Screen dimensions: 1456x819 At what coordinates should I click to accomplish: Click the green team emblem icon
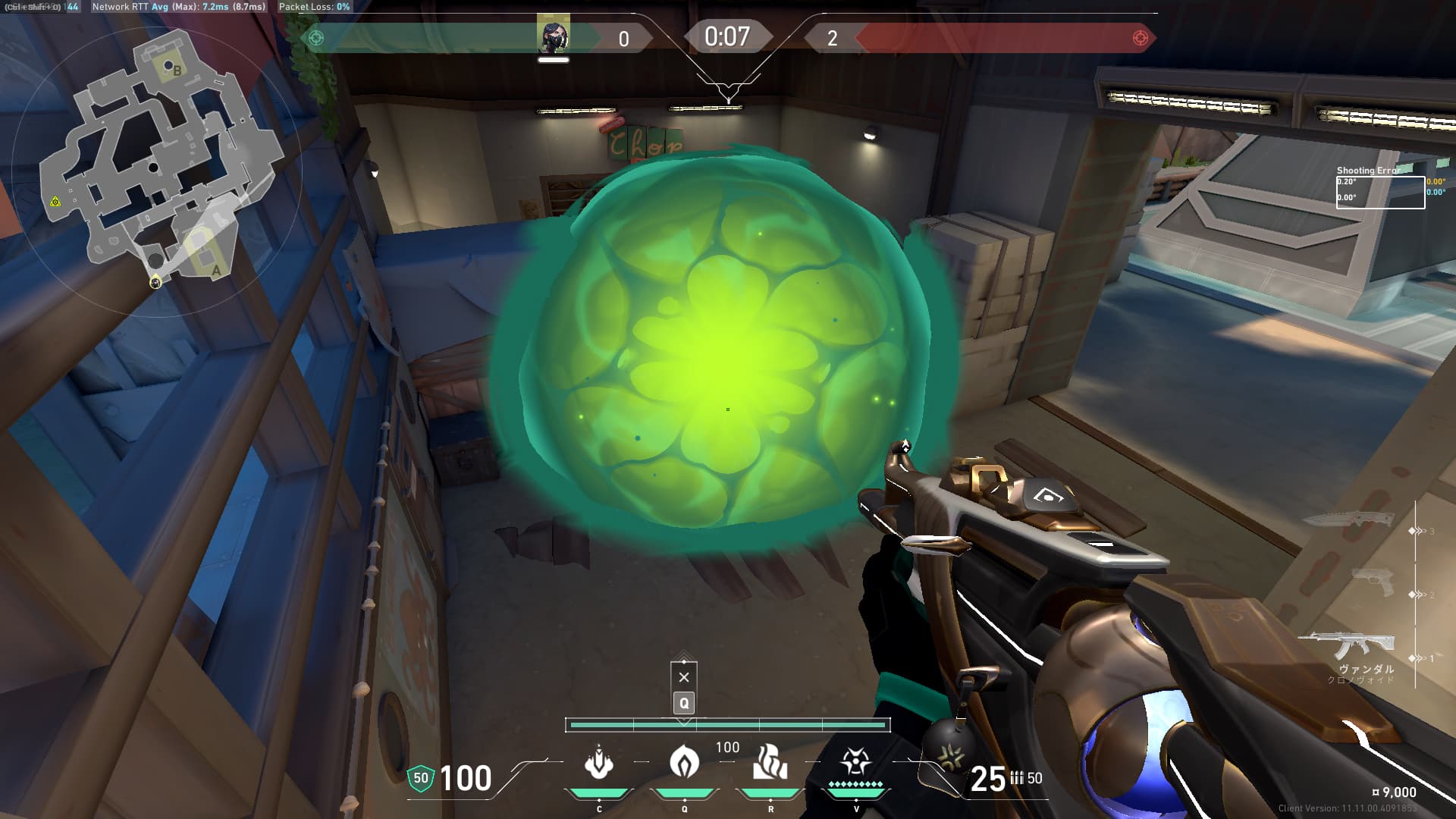(316, 38)
